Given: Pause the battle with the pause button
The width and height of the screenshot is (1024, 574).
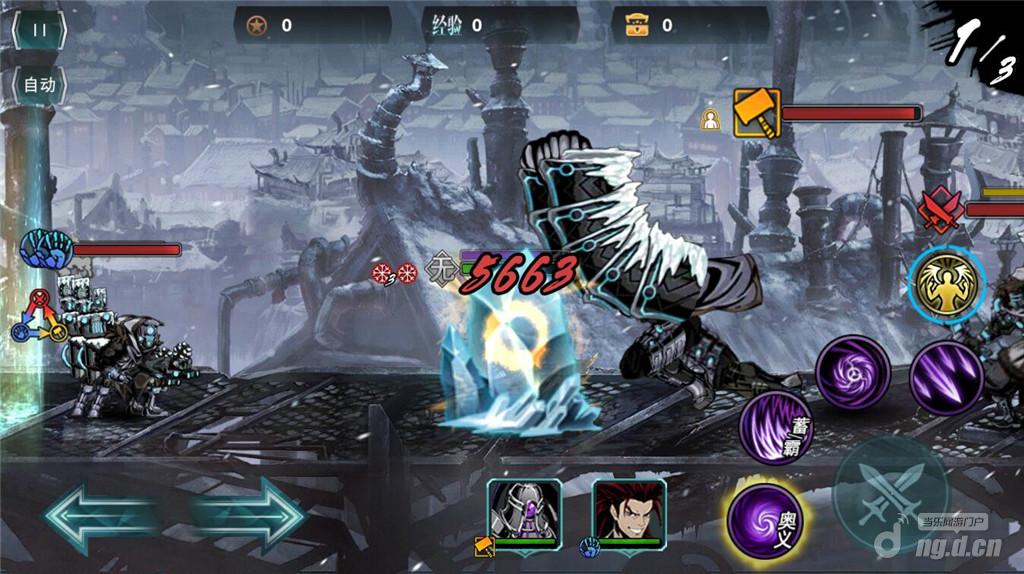Looking at the screenshot, I should tap(39, 30).
